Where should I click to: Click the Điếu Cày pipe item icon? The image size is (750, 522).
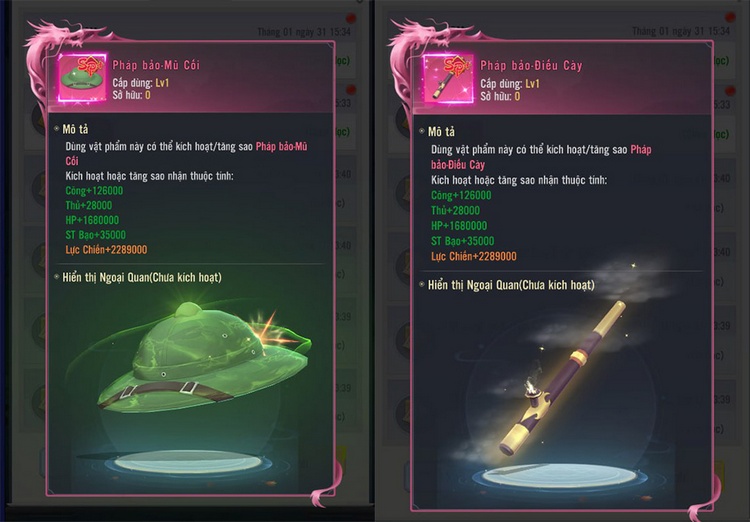pyautogui.click(x=448, y=78)
